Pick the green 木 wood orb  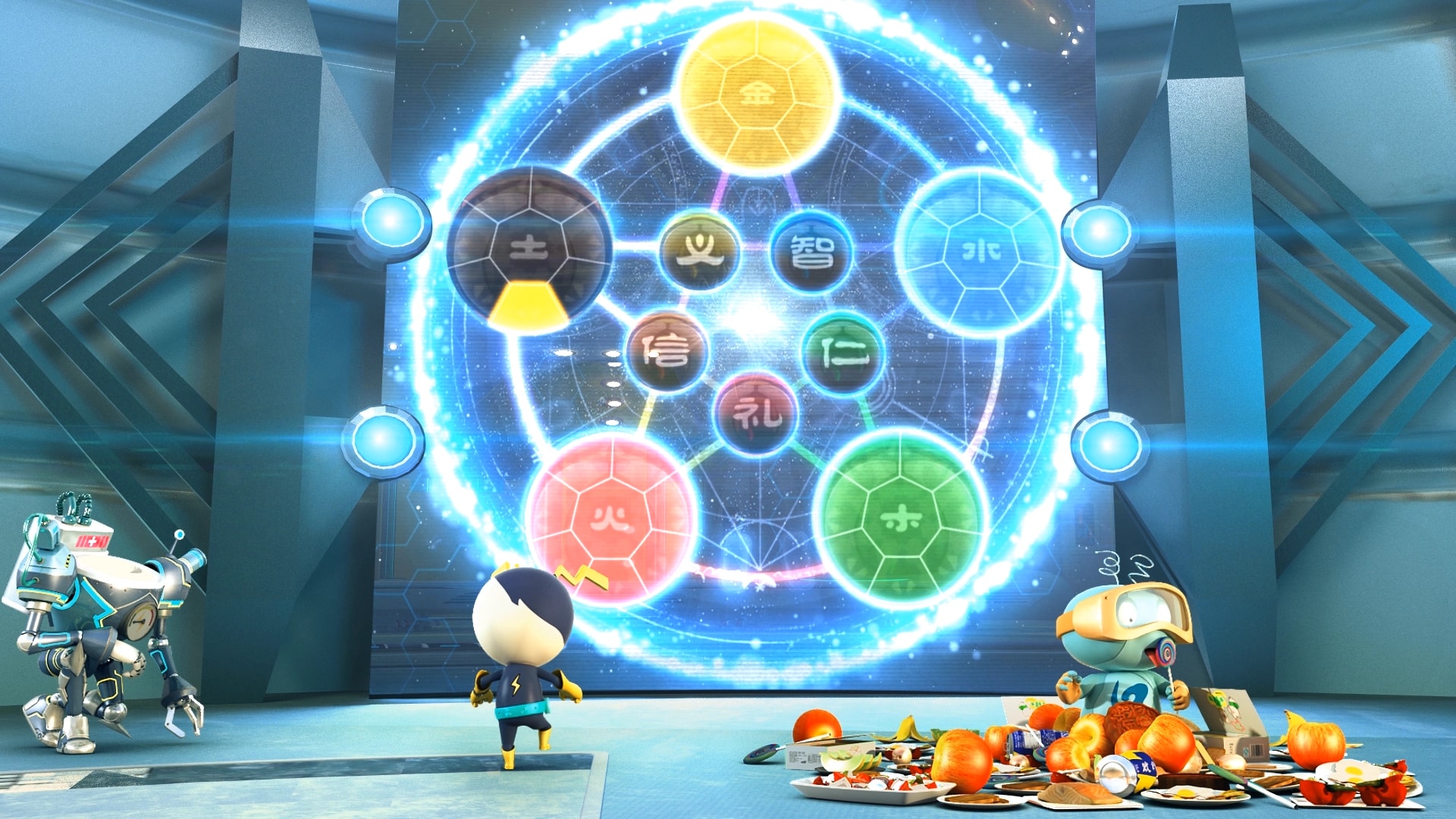point(900,519)
